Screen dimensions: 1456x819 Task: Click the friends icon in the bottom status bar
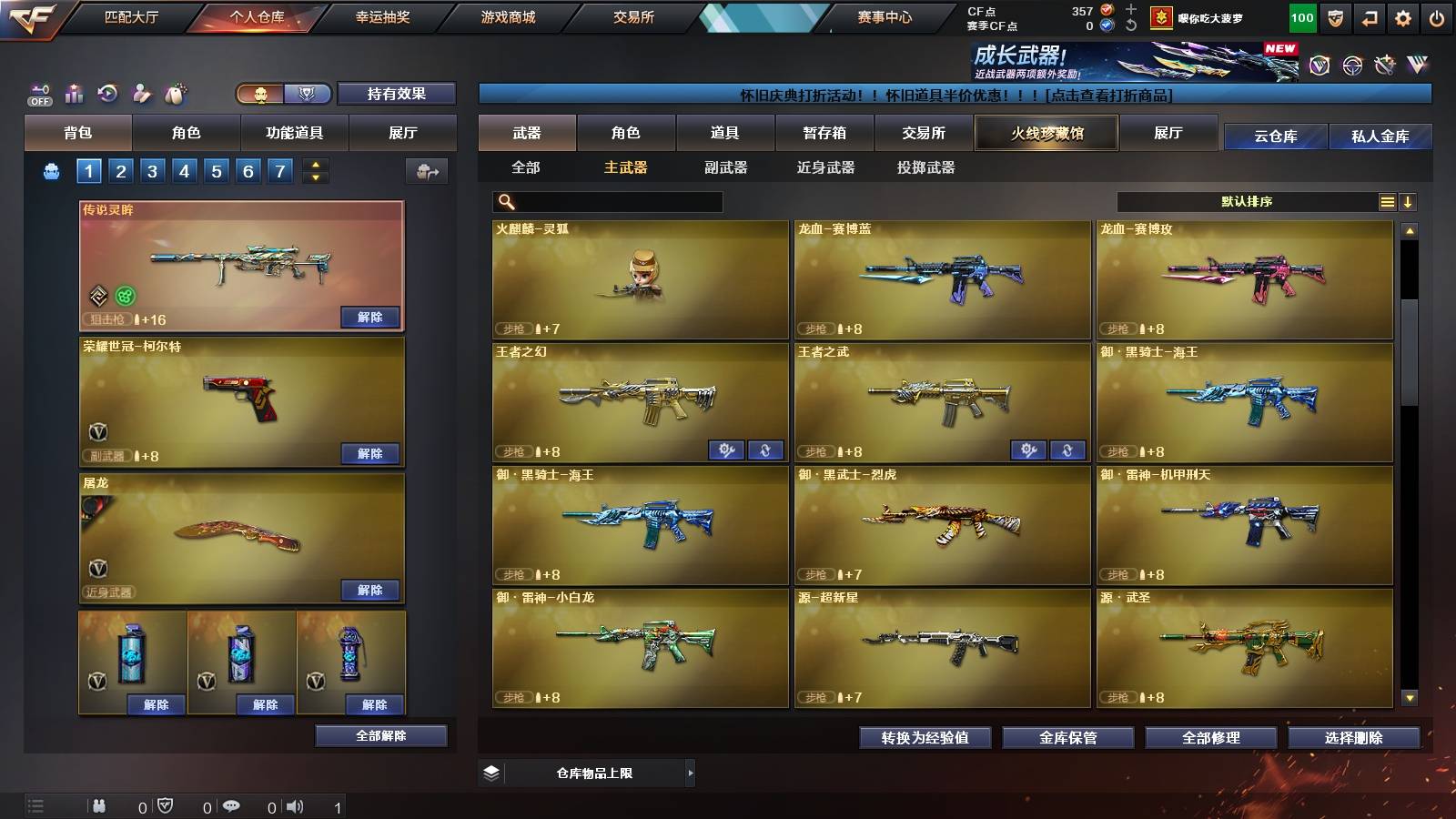pyautogui.click(x=98, y=804)
